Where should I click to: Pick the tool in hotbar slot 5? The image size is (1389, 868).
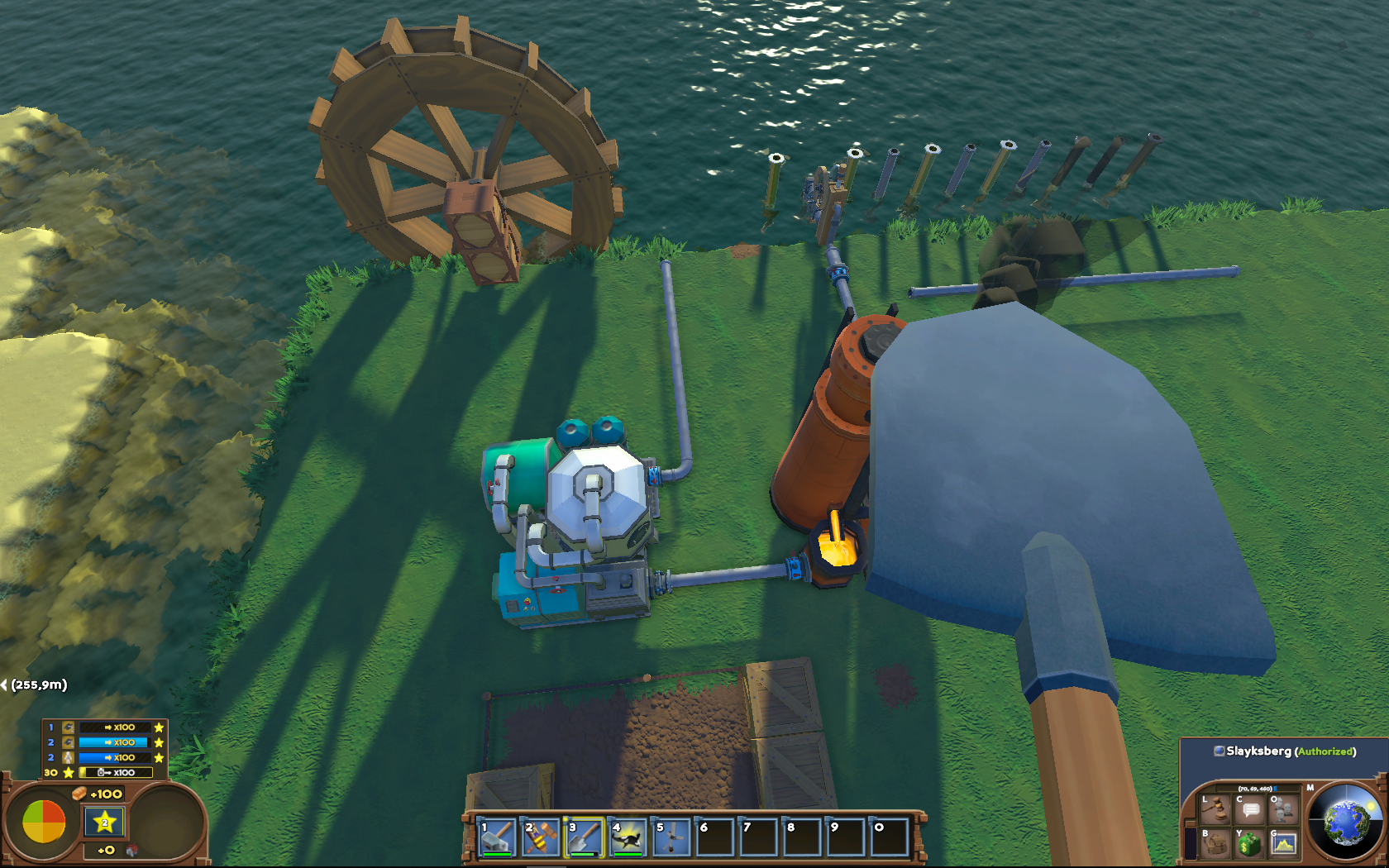(x=671, y=837)
